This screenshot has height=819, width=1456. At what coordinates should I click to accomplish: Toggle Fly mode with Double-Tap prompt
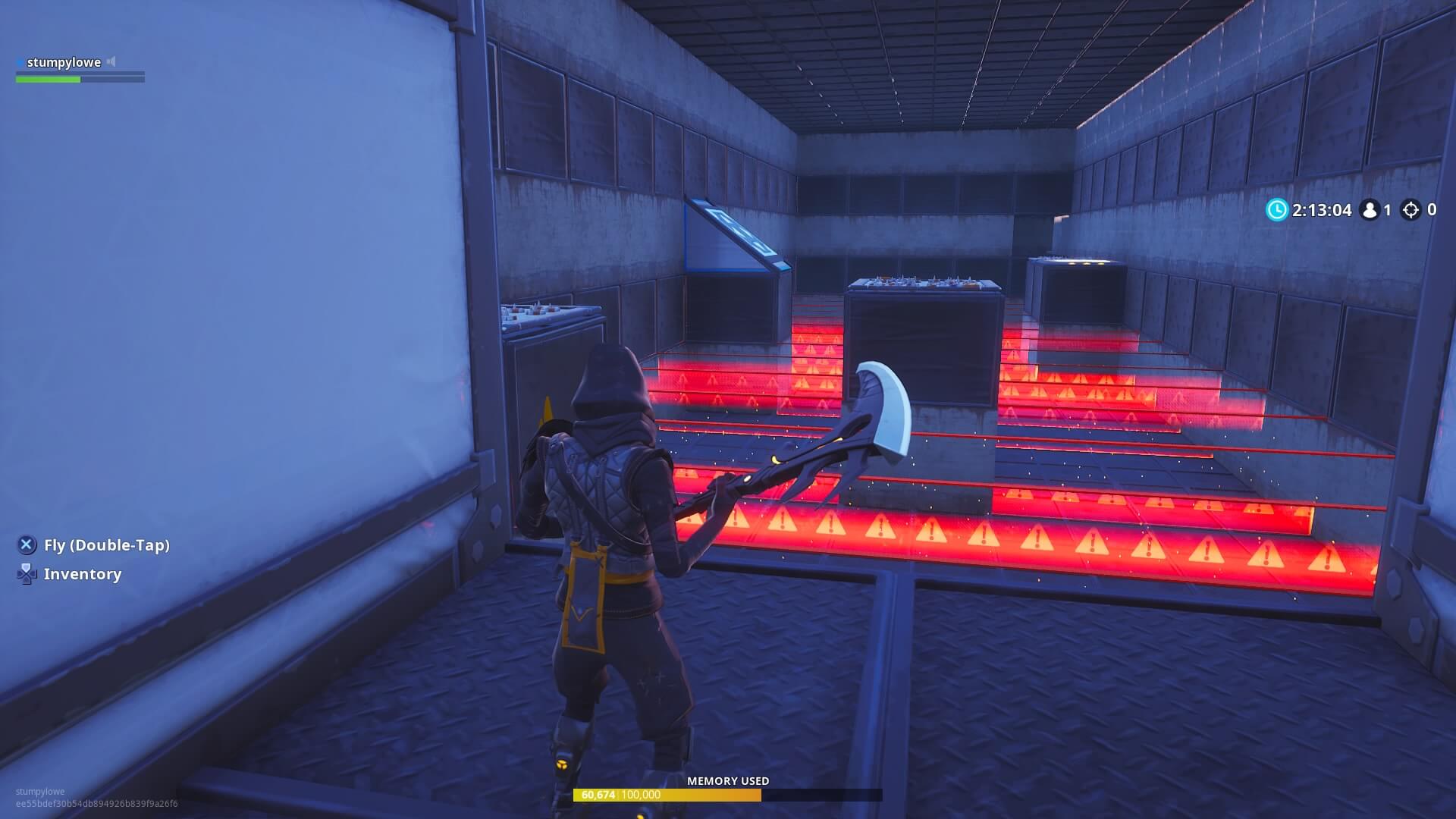tap(27, 544)
